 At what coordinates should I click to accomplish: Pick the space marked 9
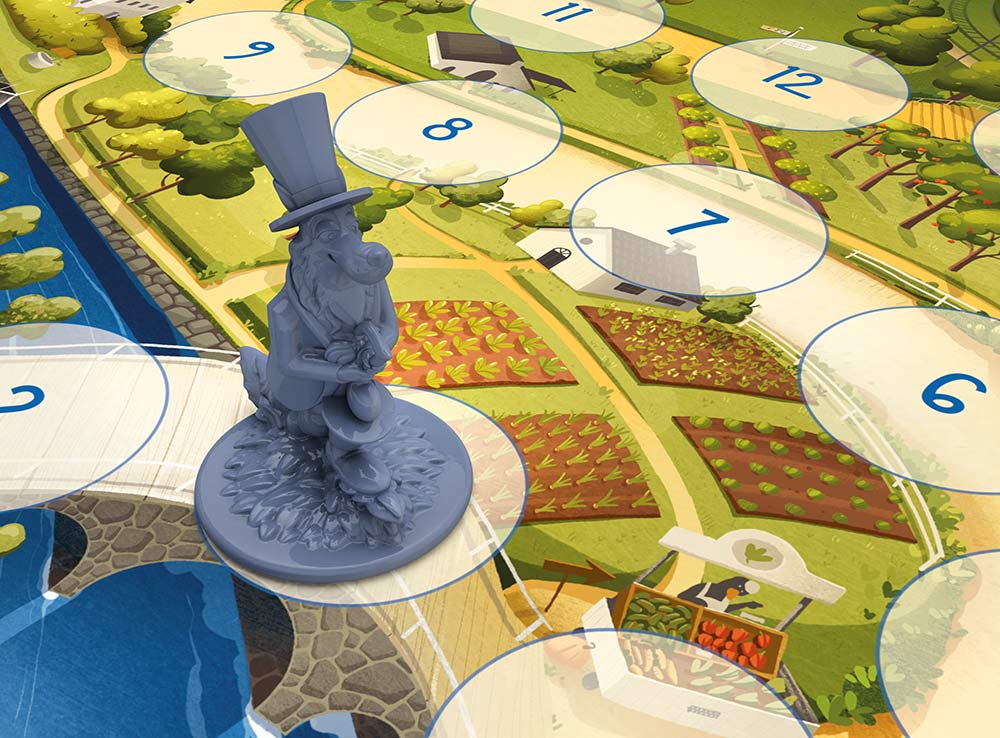tap(248, 52)
